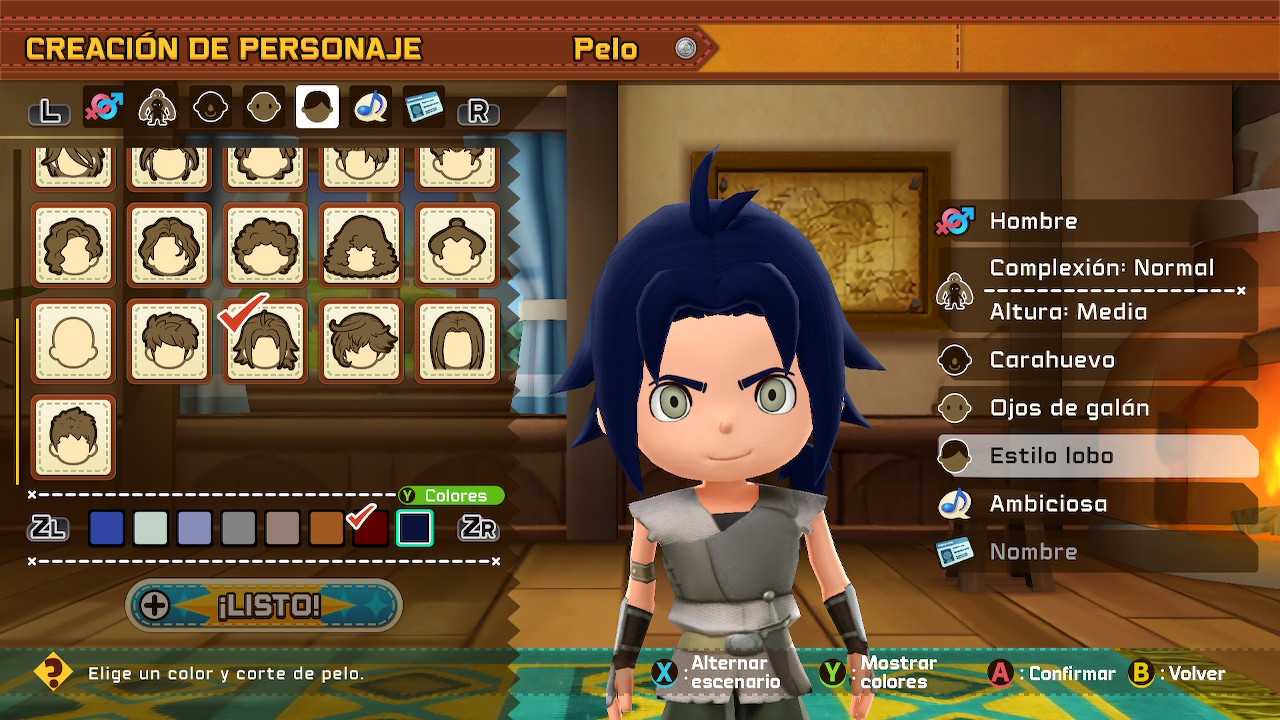Open the body build tab
Screen dimensions: 1280x720
point(157,107)
